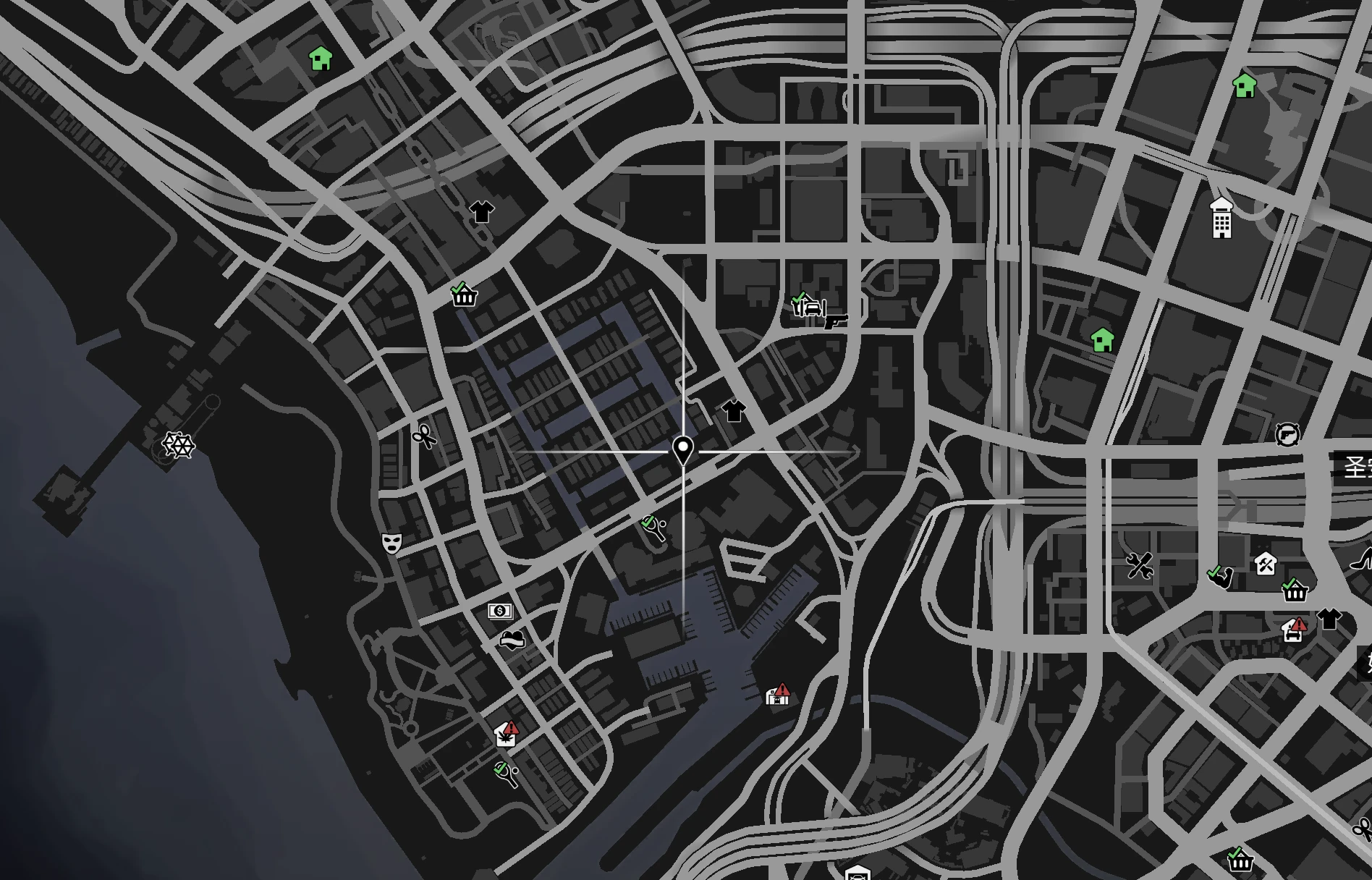Screen dimensions: 1372x880
Task: Click the cannabis leaf house marker
Action: [506, 735]
